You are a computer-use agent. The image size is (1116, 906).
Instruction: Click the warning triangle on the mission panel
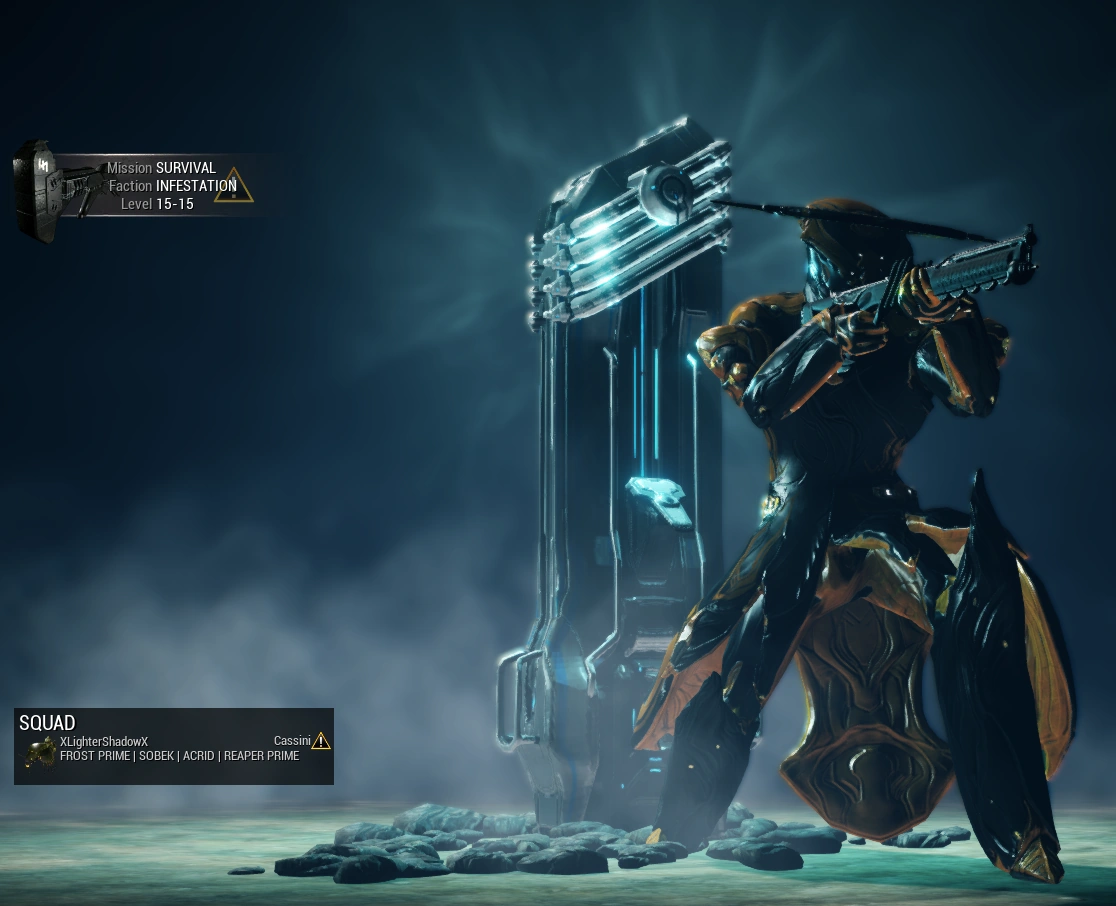click(x=233, y=185)
